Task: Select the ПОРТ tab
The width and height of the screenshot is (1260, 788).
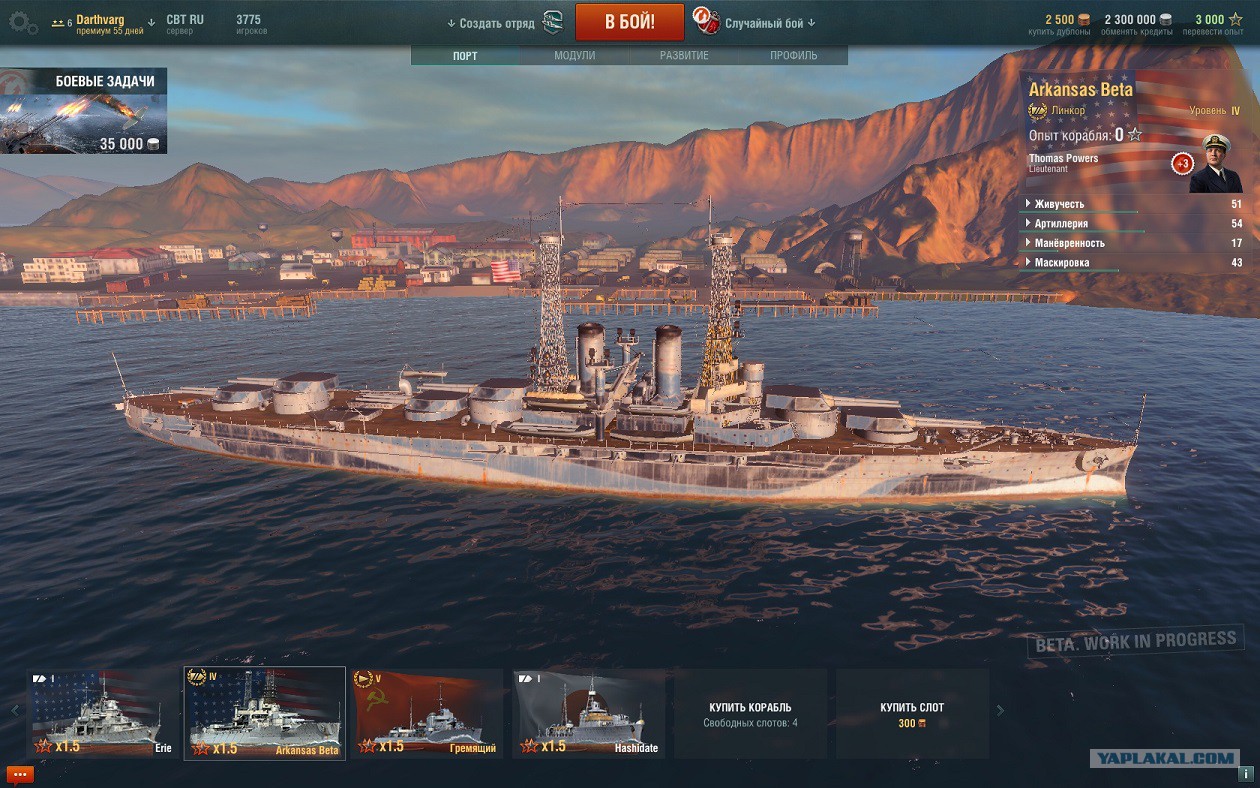Action: coord(465,56)
